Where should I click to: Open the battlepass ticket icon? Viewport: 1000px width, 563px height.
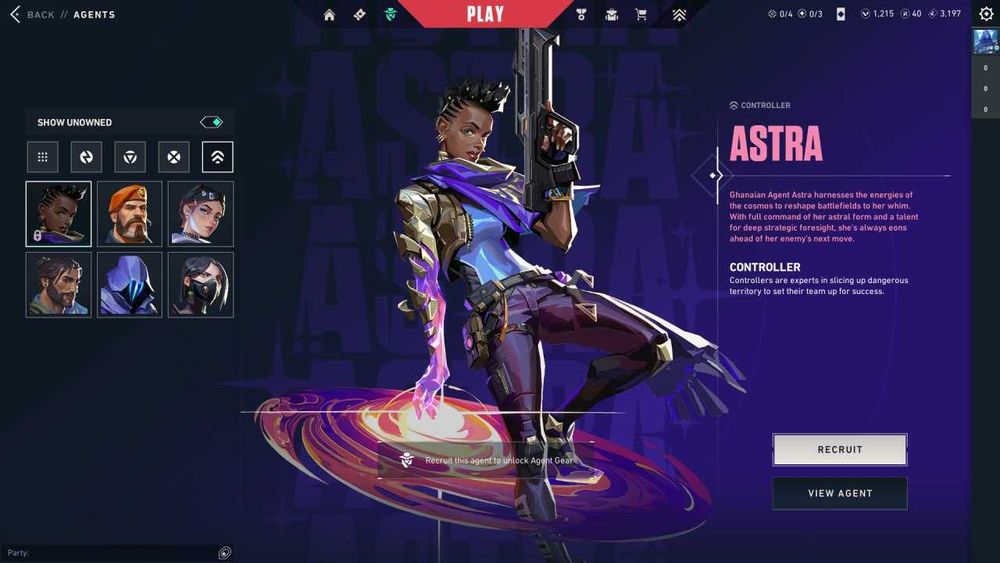pos(359,15)
